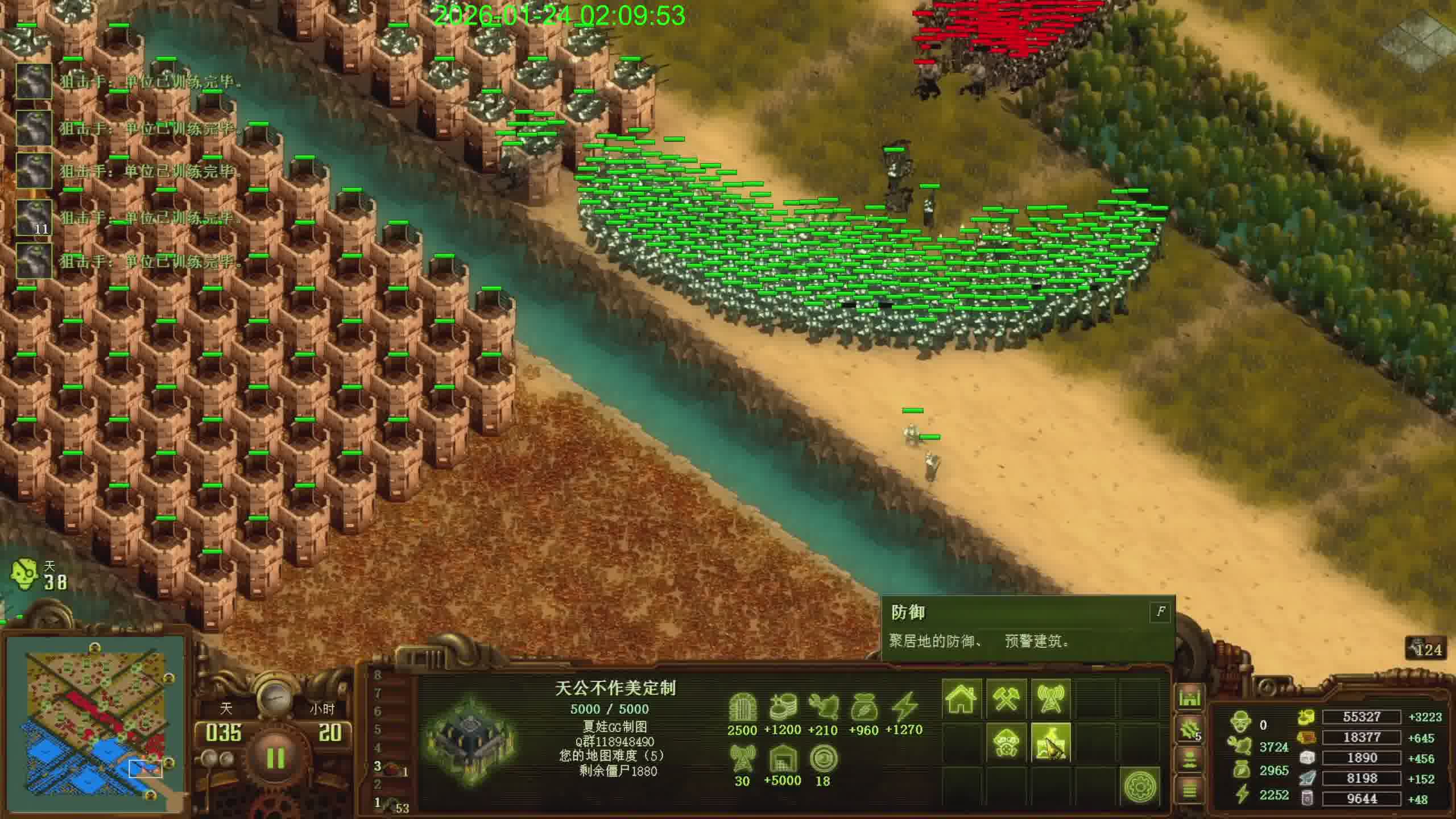Open the Colonists house build category
1456x819 pixels.
[x=961, y=698]
